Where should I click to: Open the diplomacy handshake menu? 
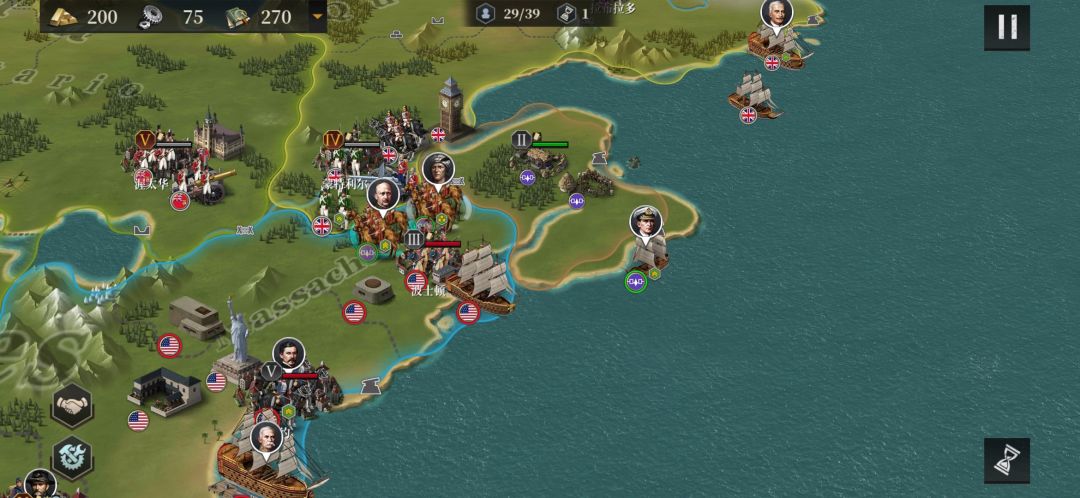[x=72, y=405]
